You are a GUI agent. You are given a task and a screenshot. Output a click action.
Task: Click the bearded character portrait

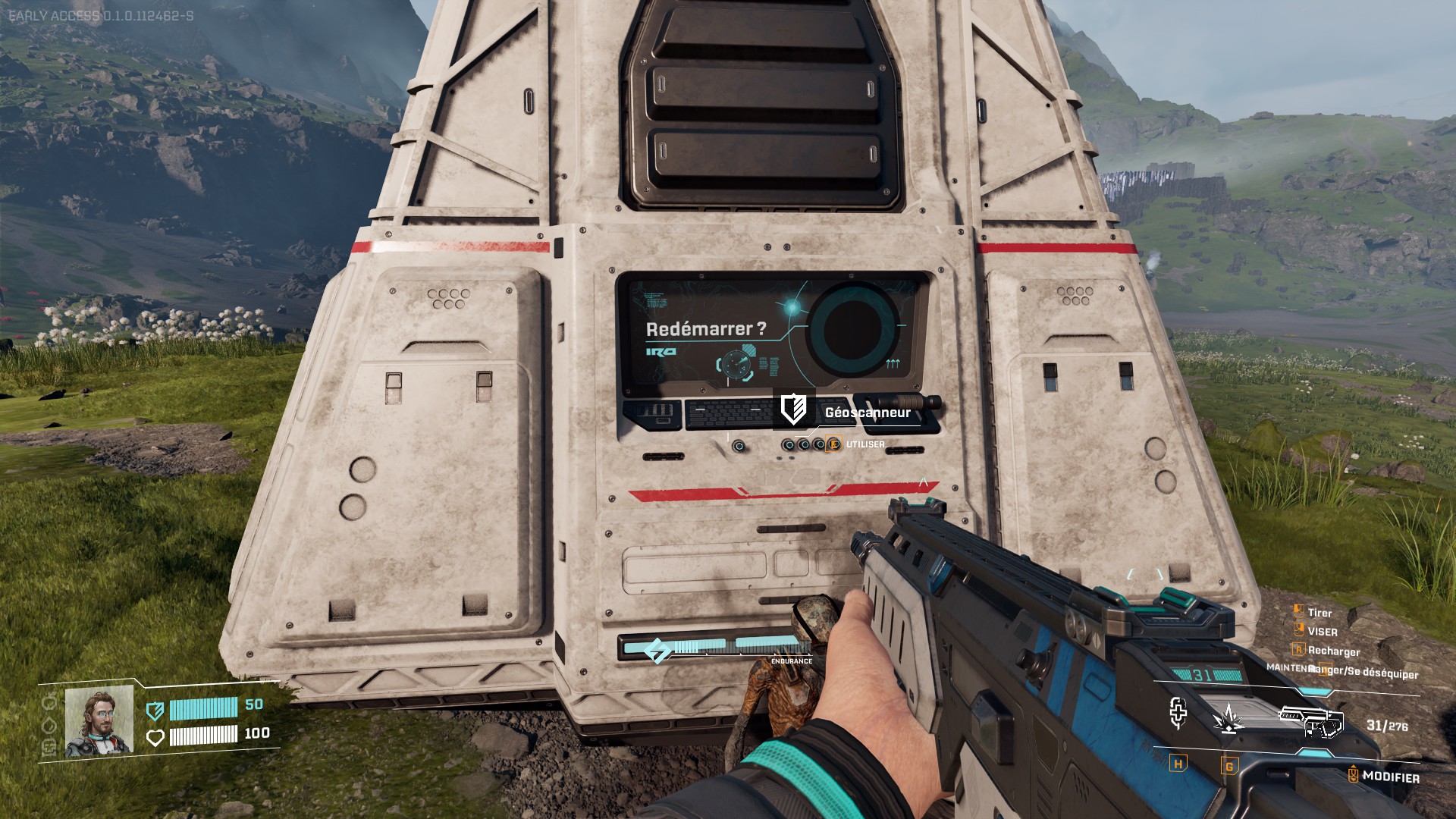[x=99, y=721]
